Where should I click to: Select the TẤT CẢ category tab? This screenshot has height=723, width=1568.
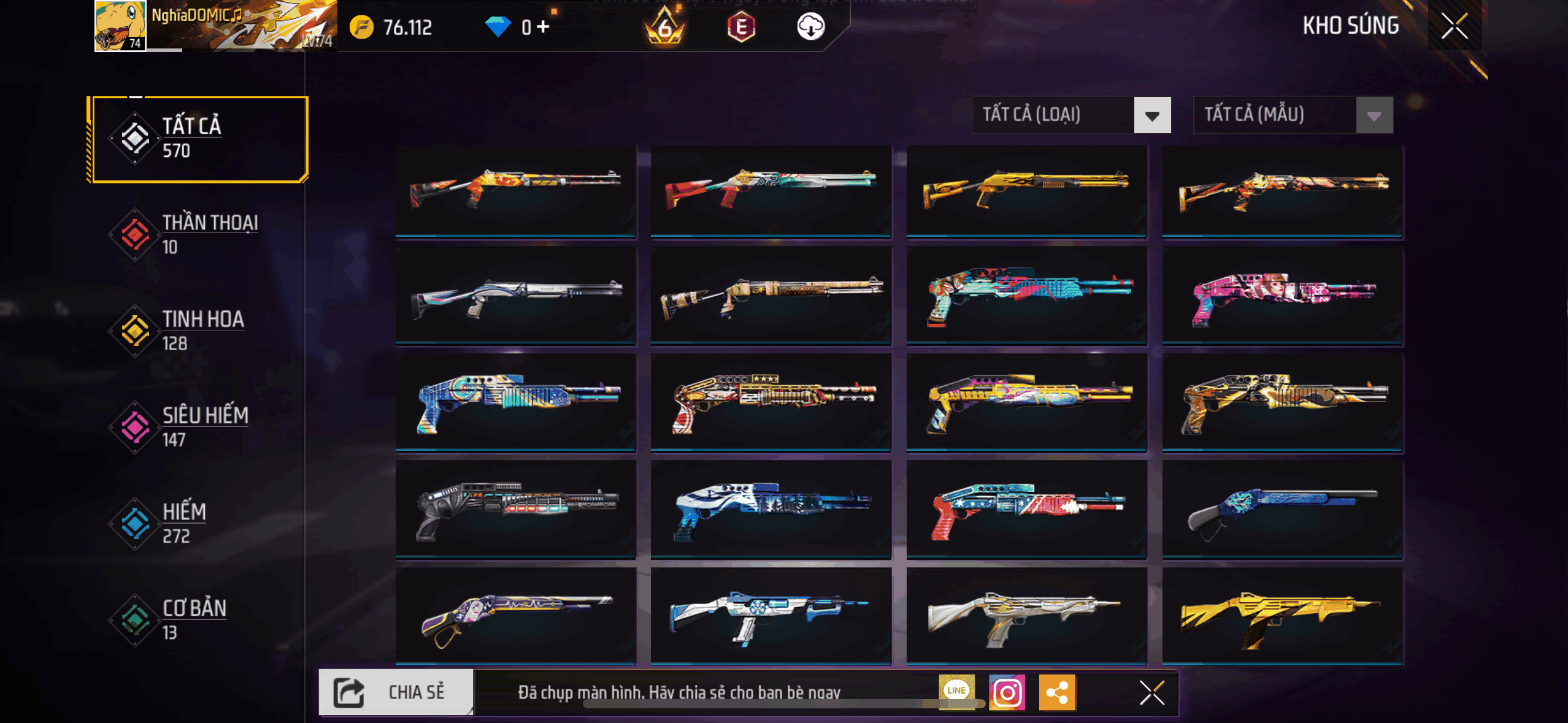tap(198, 139)
